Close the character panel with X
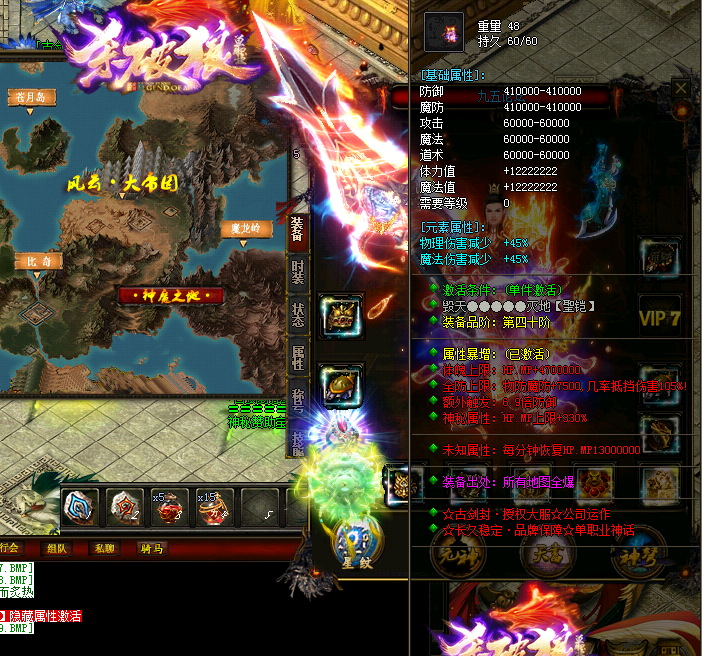The width and height of the screenshot is (702, 656). tap(681, 88)
